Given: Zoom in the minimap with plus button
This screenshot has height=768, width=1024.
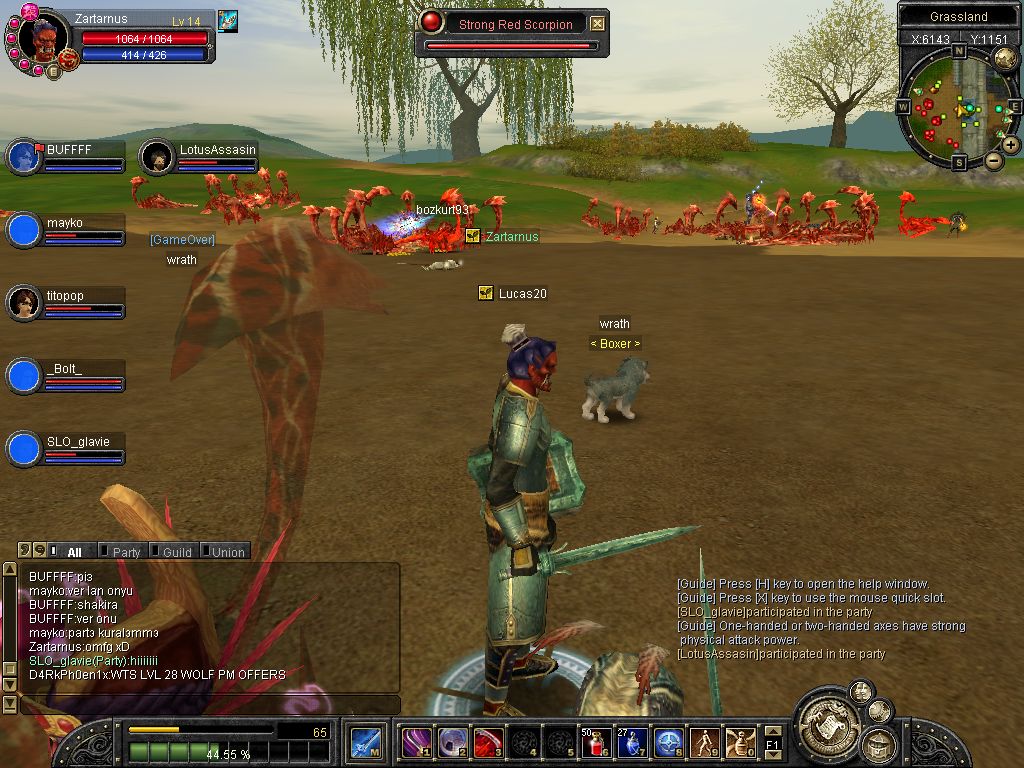Looking at the screenshot, I should [1011, 144].
